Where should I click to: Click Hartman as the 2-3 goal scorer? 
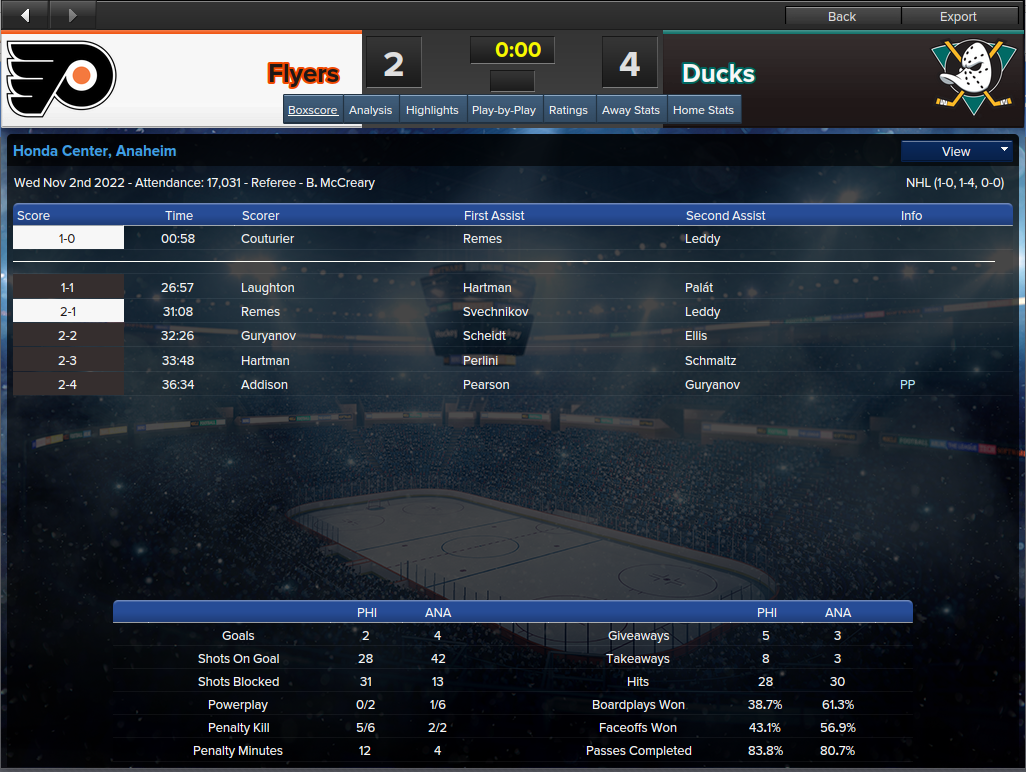[x=265, y=361]
